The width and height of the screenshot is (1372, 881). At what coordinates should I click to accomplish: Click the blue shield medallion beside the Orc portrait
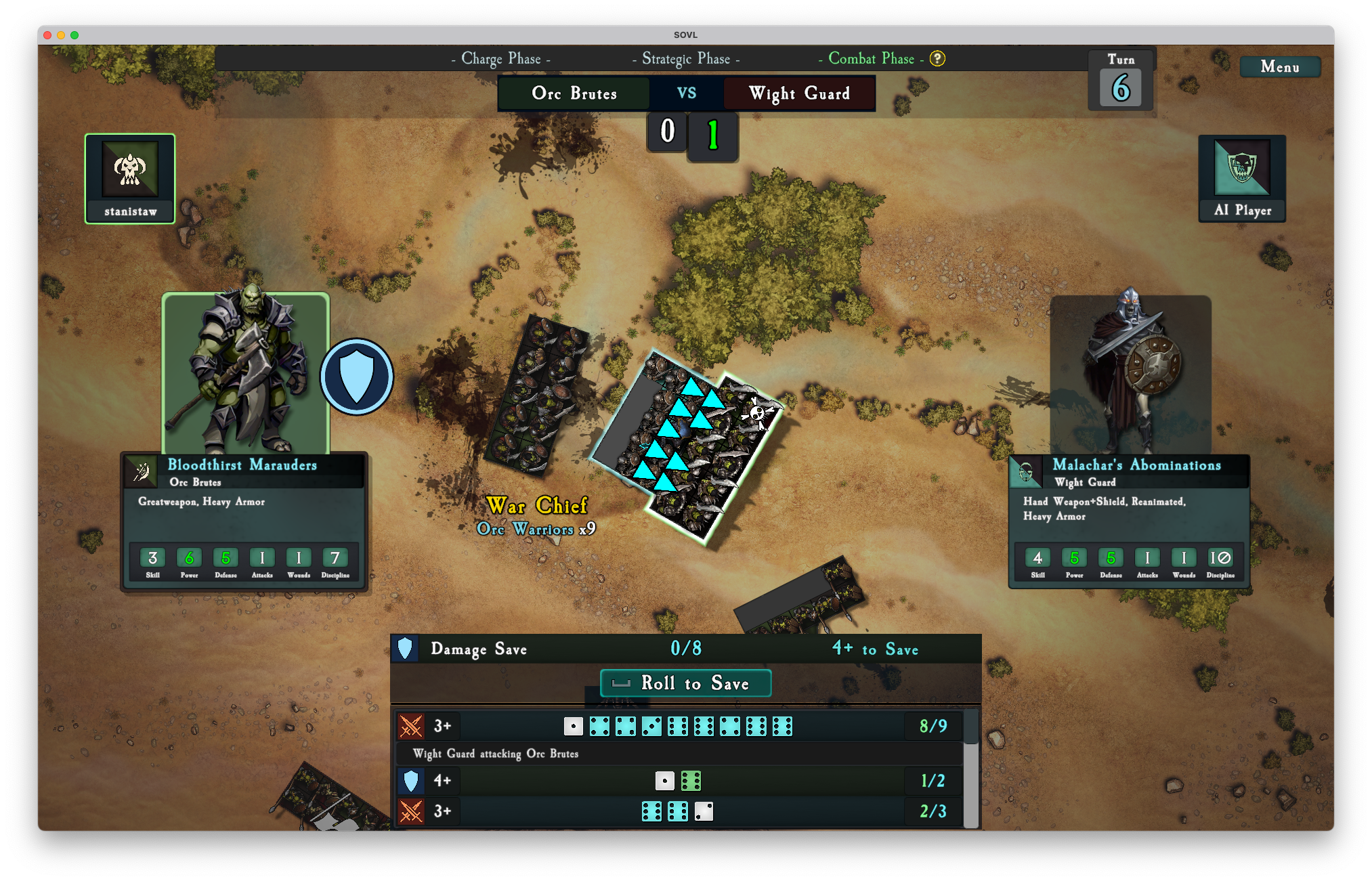(x=357, y=376)
